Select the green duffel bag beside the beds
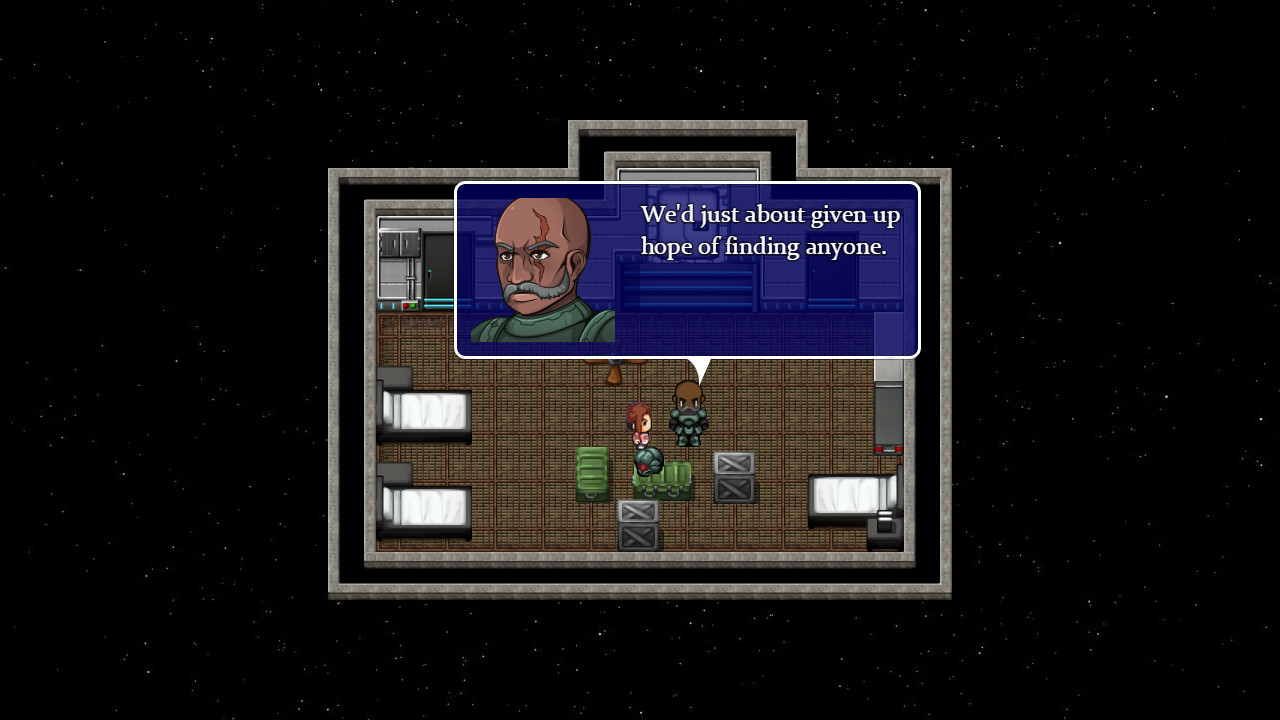1280x720 pixels. [592, 475]
